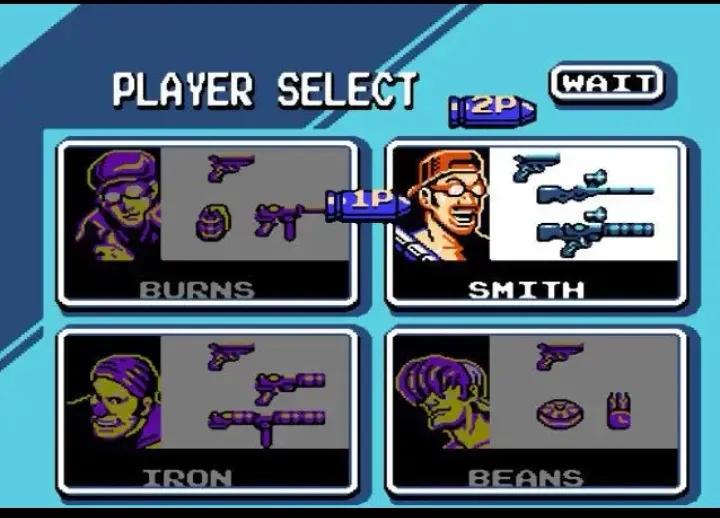Select the Beans character panel
Screen dimensions: 720x518
pyautogui.click(x=536, y=411)
